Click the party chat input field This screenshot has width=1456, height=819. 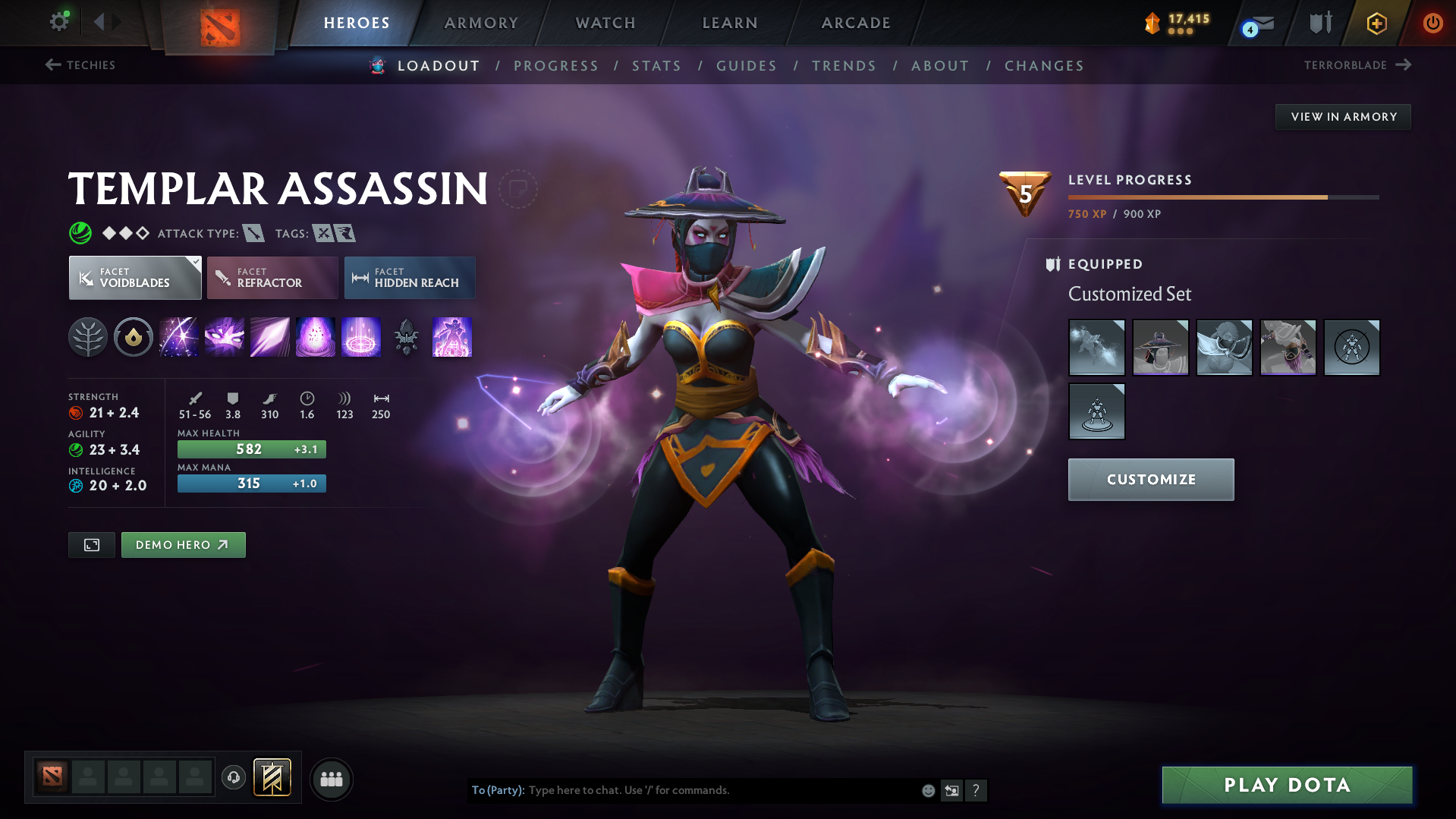pos(721,790)
